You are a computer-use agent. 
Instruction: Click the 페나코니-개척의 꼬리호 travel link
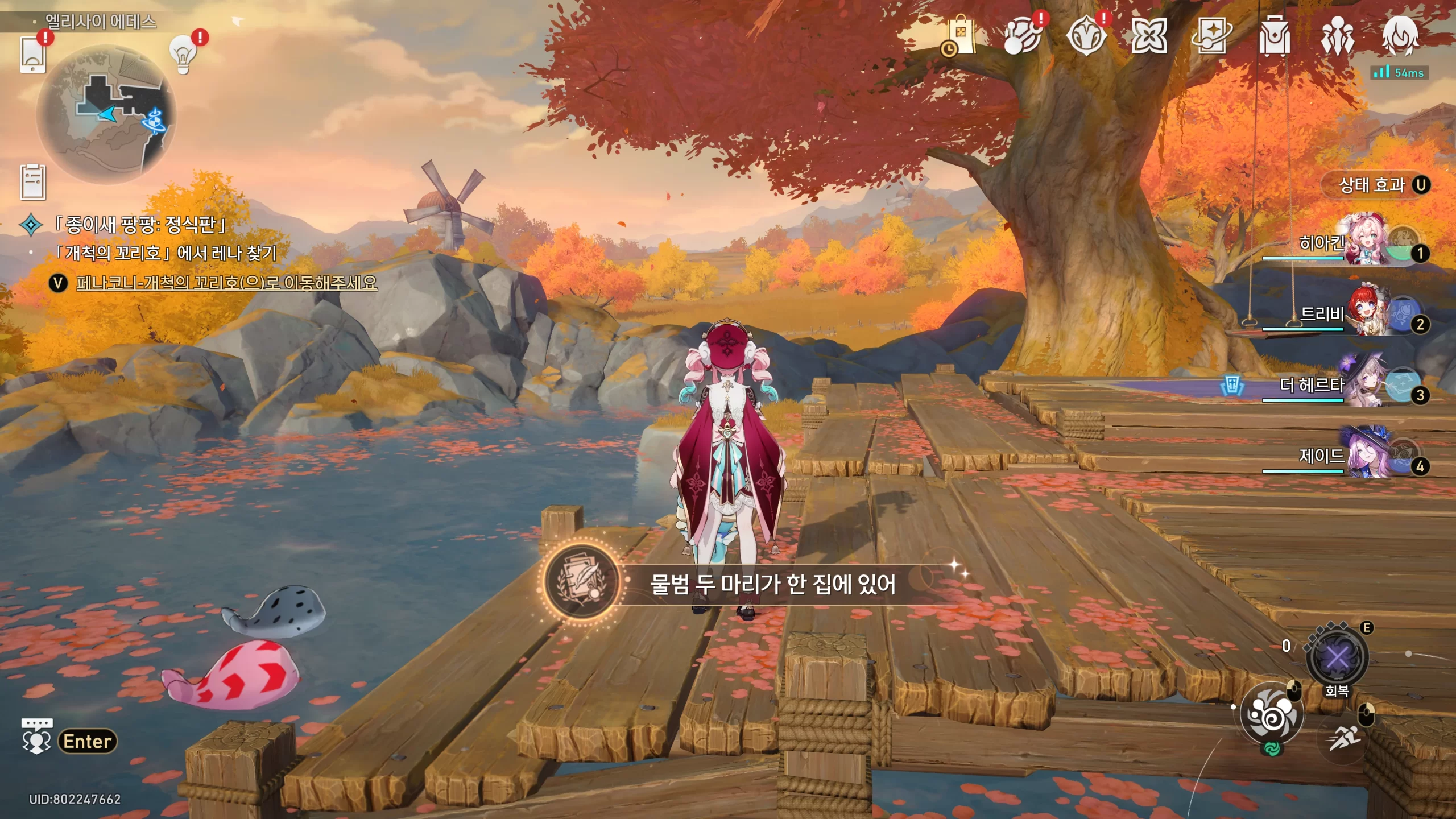pos(226,283)
